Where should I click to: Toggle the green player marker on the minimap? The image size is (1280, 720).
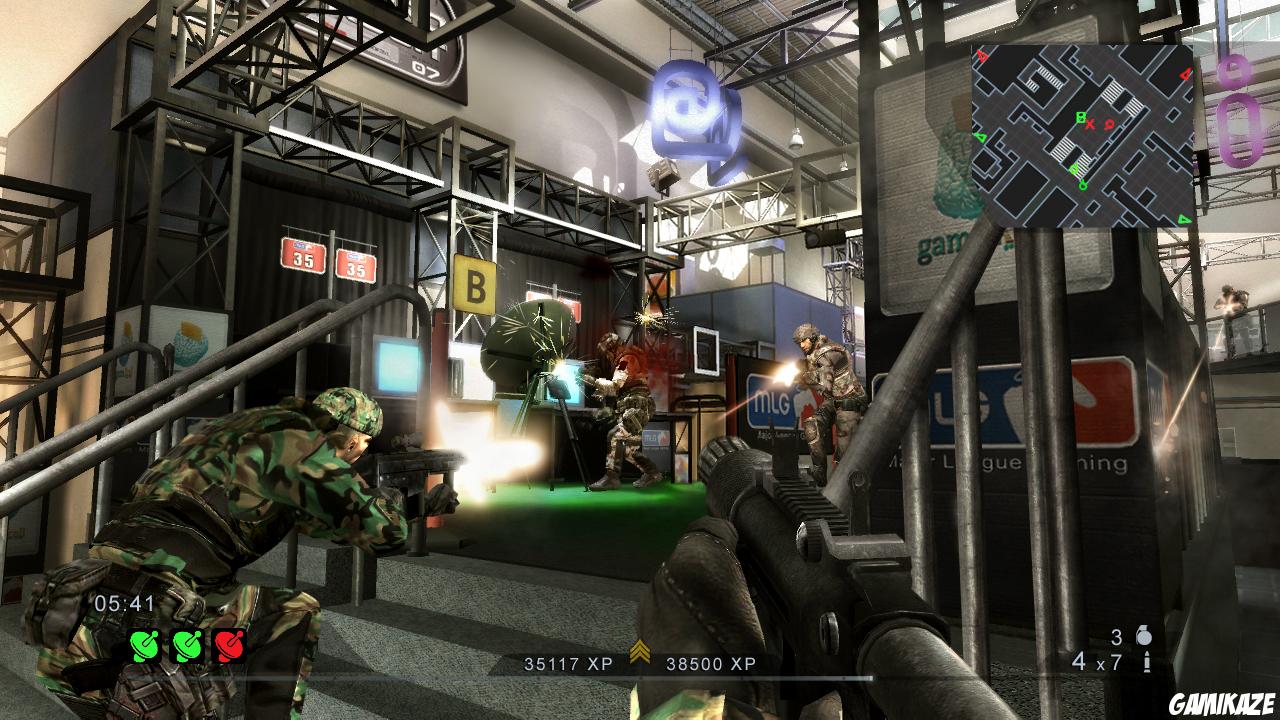(1083, 184)
